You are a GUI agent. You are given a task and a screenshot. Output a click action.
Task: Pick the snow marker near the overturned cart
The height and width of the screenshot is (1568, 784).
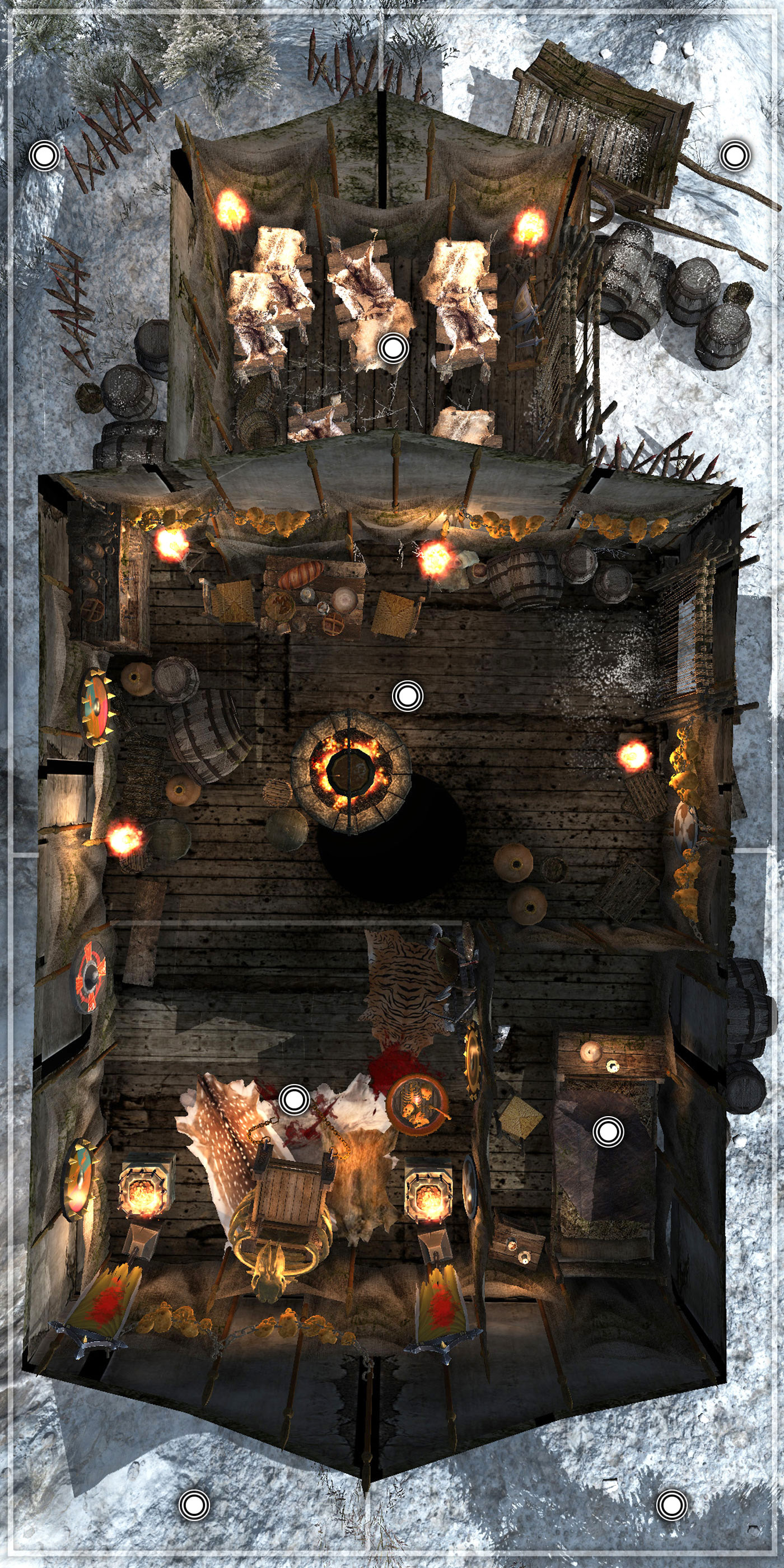click(x=735, y=156)
